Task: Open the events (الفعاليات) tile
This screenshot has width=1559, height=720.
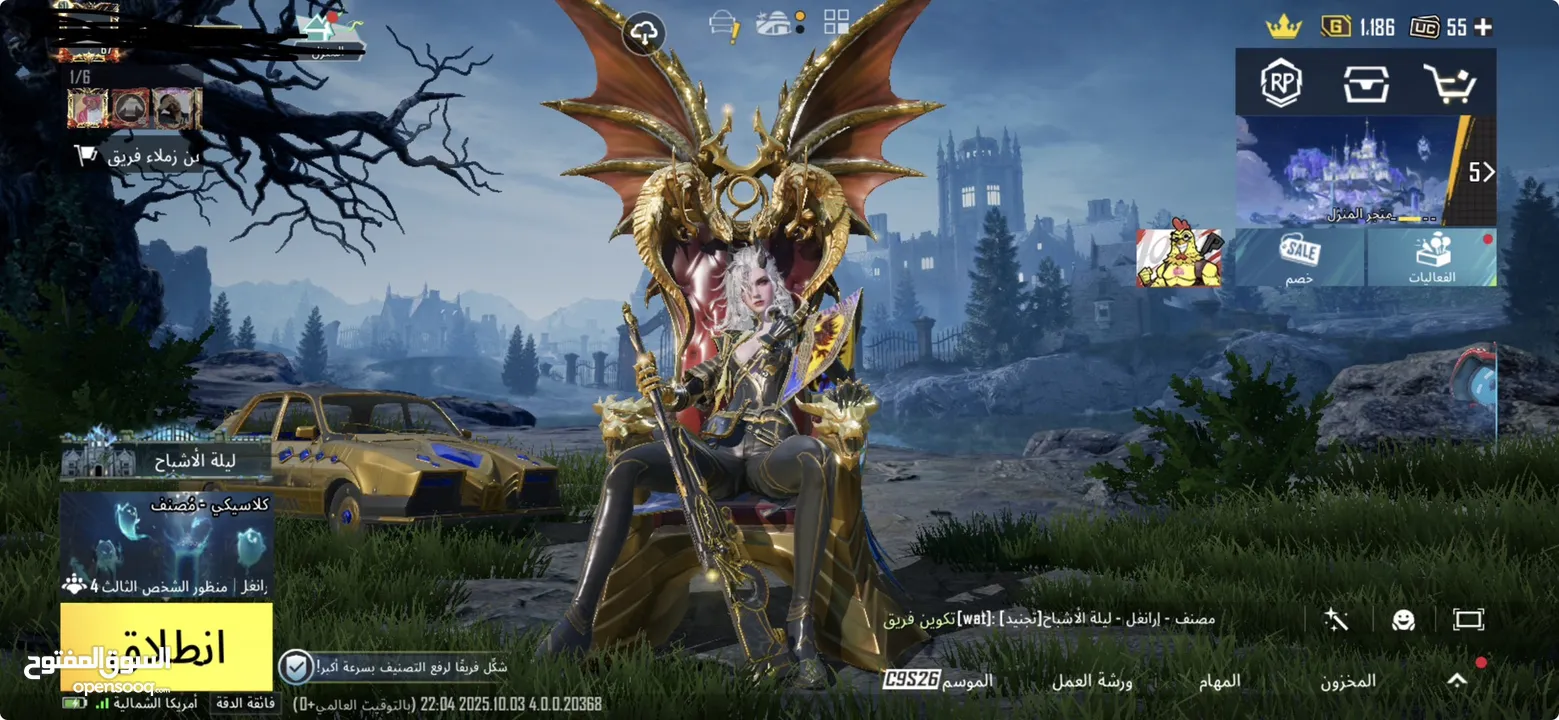Action: [1432, 257]
